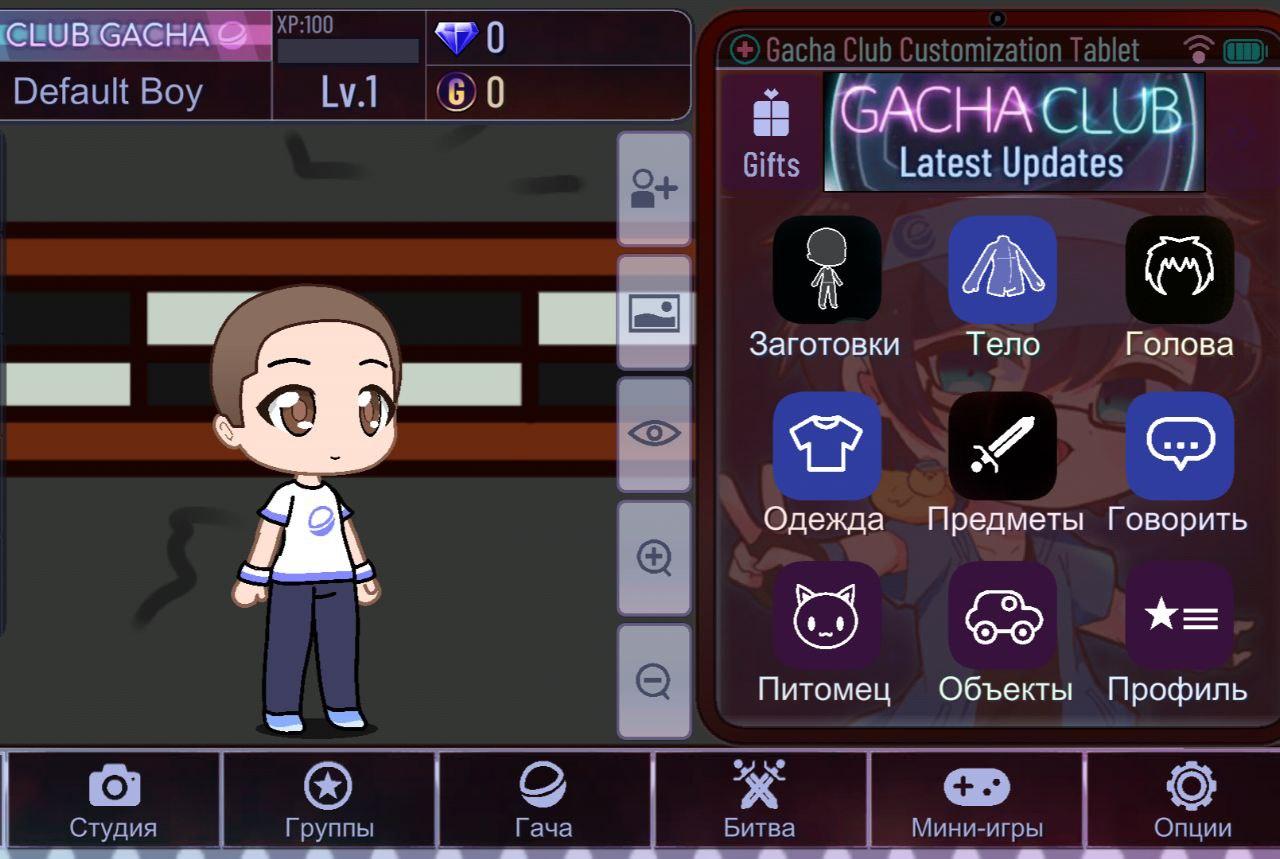Open the Битва battle menu
1280x859 pixels.
762,797
